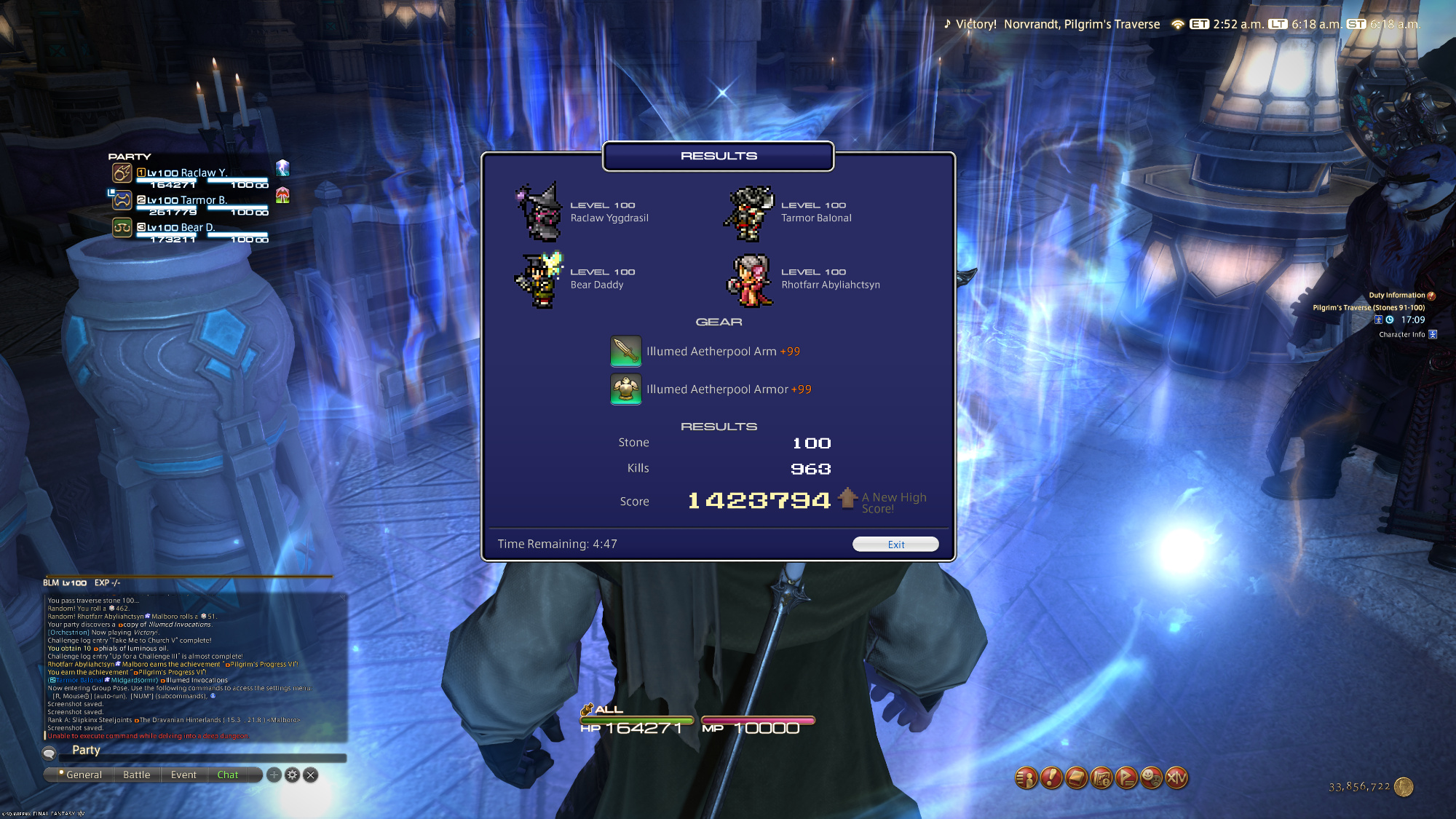Close the chat log with X button
1456x819 pixels.
310,775
